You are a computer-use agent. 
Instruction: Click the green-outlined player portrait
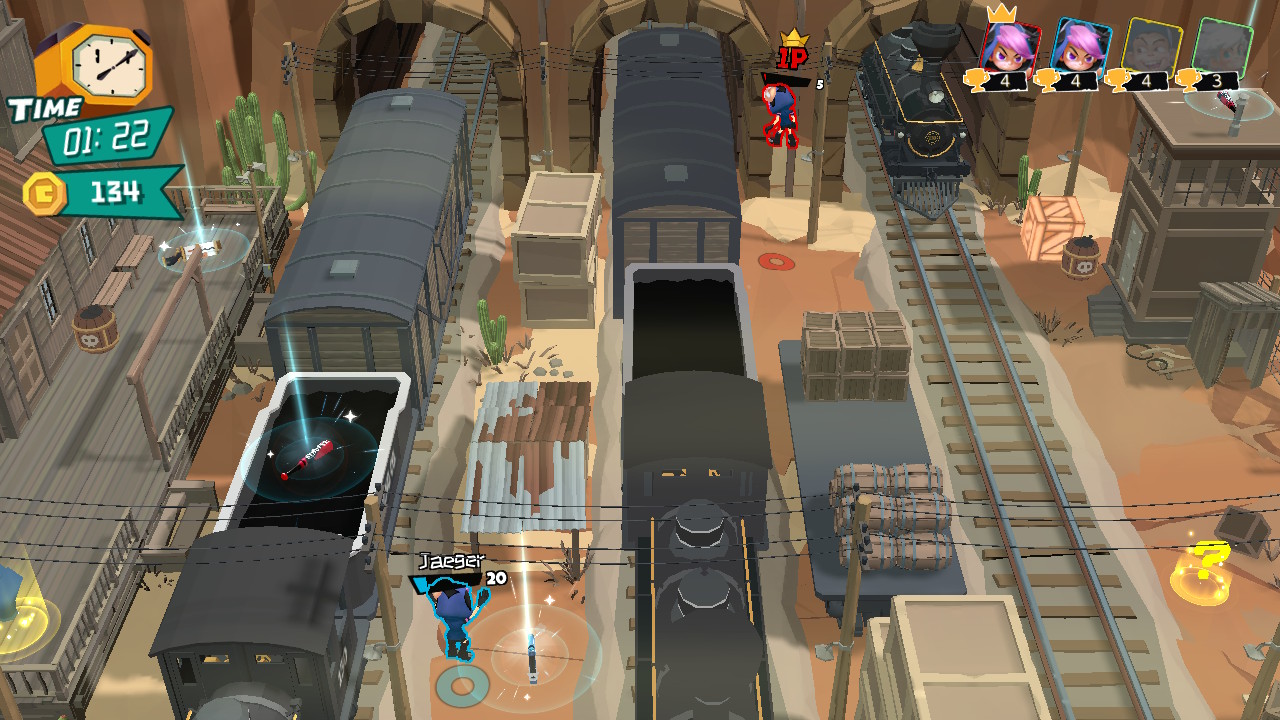1222,44
